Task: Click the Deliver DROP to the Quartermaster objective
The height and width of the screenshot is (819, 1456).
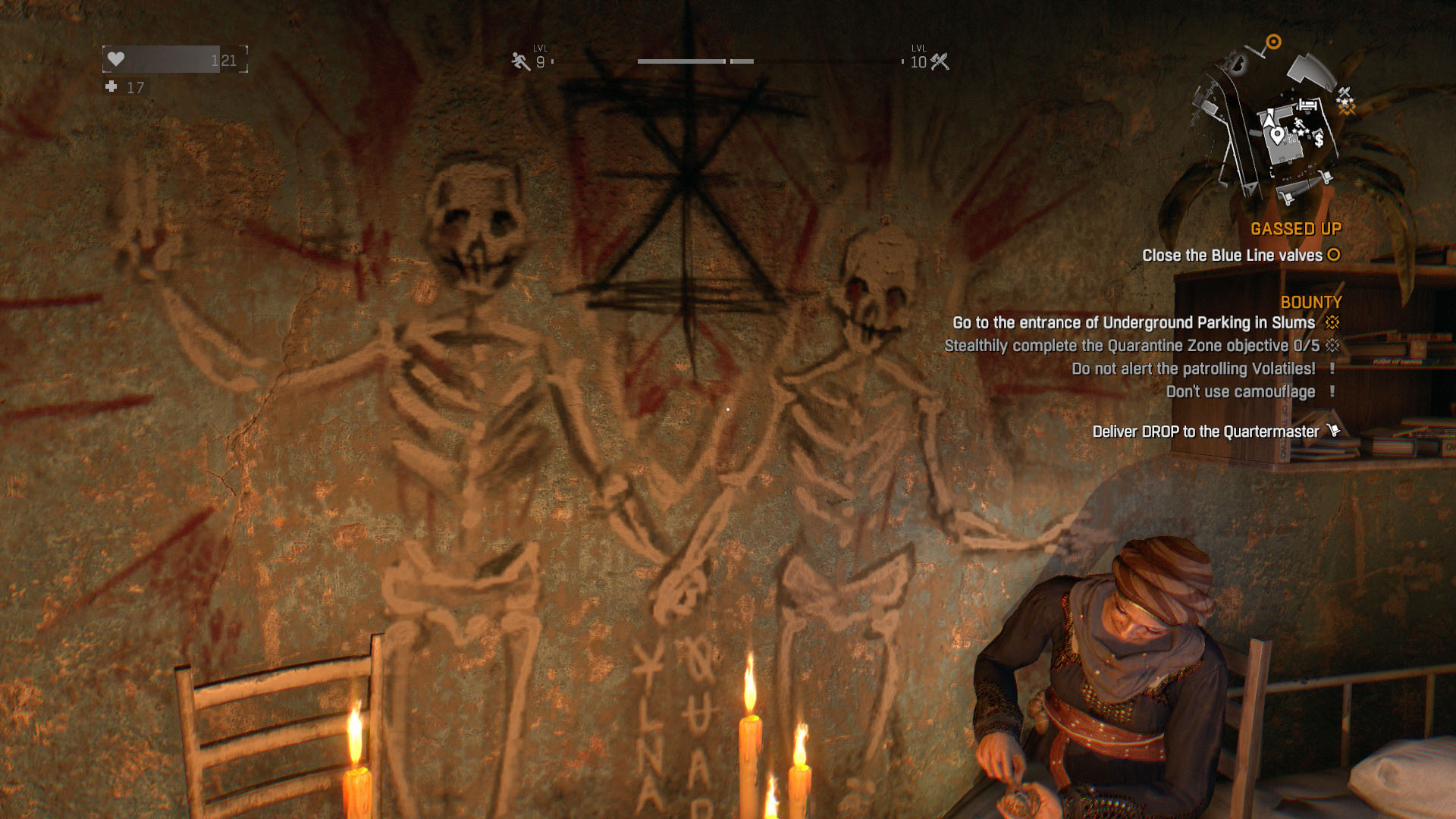Action: [1205, 431]
